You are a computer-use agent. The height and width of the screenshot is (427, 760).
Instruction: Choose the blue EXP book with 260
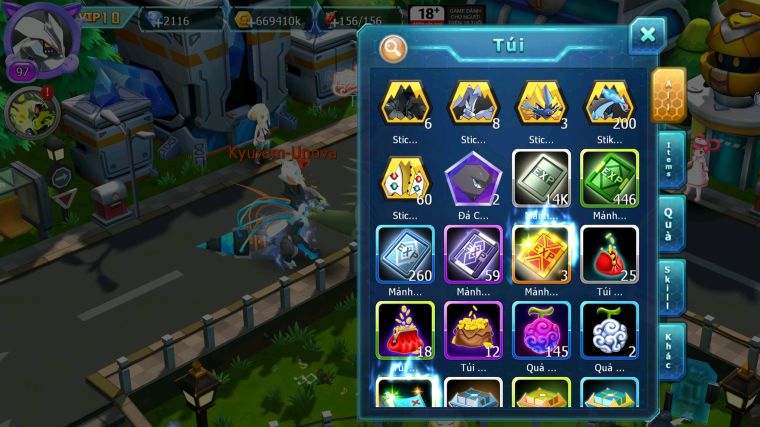pos(405,254)
